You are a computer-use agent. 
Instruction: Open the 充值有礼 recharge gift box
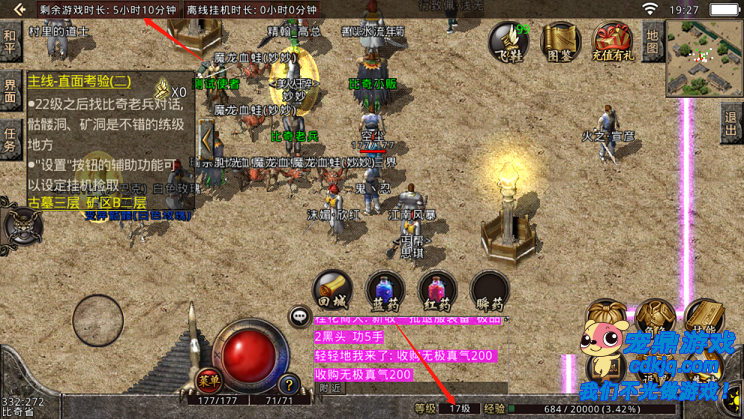[x=611, y=41]
